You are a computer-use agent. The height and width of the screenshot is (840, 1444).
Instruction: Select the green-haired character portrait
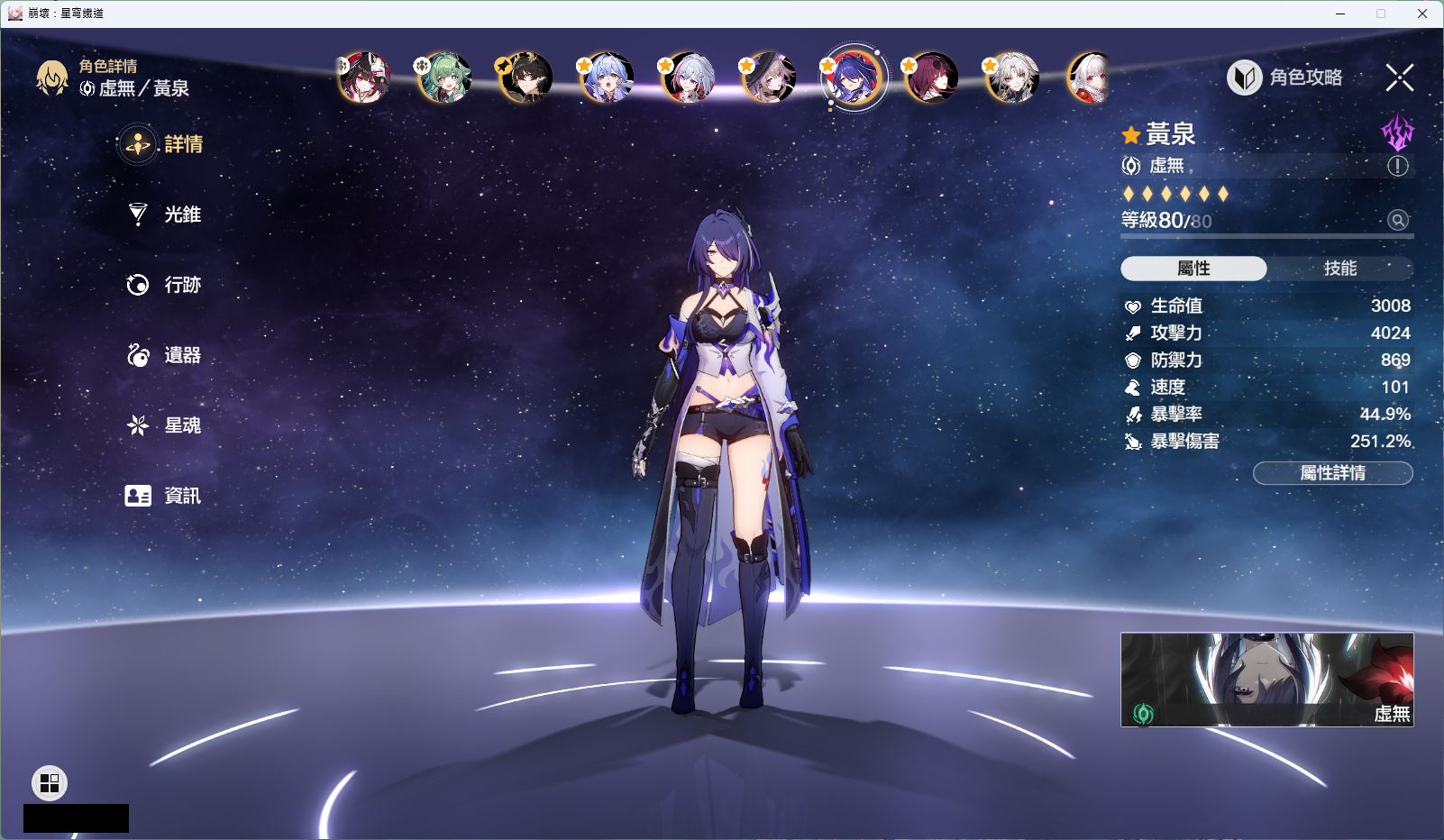click(x=444, y=78)
